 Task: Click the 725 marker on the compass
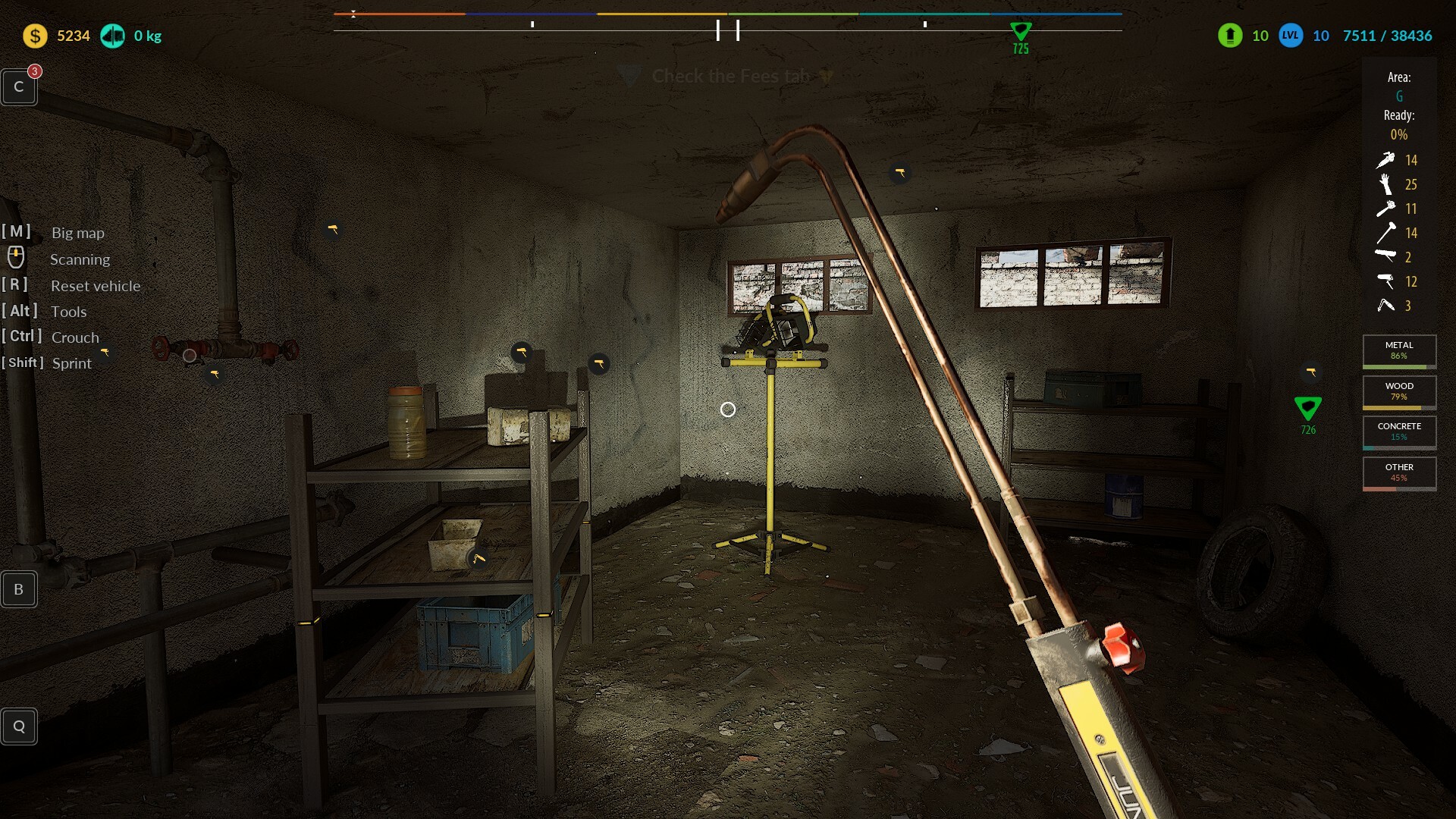[1021, 32]
